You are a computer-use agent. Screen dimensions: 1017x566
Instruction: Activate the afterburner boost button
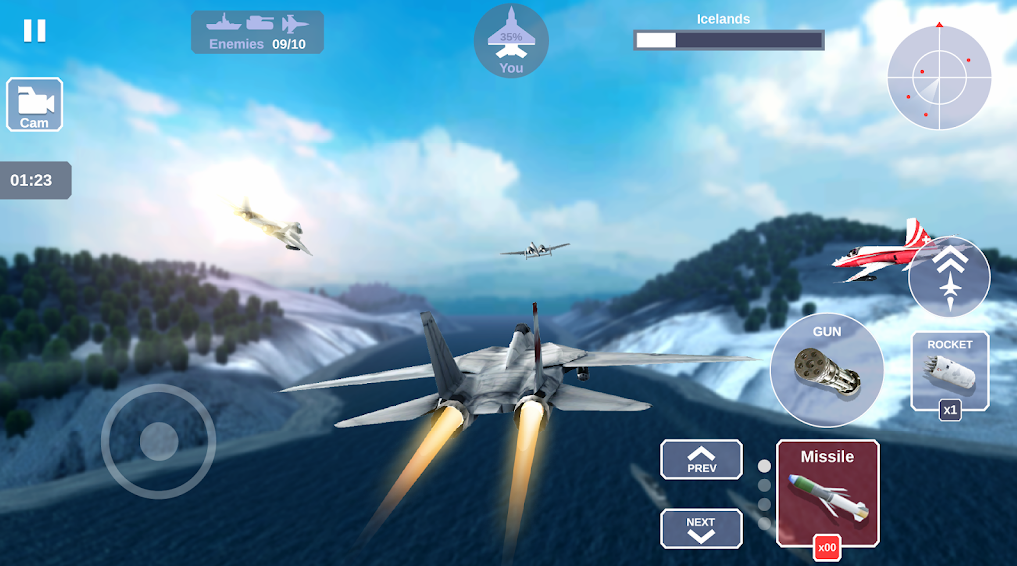(949, 277)
